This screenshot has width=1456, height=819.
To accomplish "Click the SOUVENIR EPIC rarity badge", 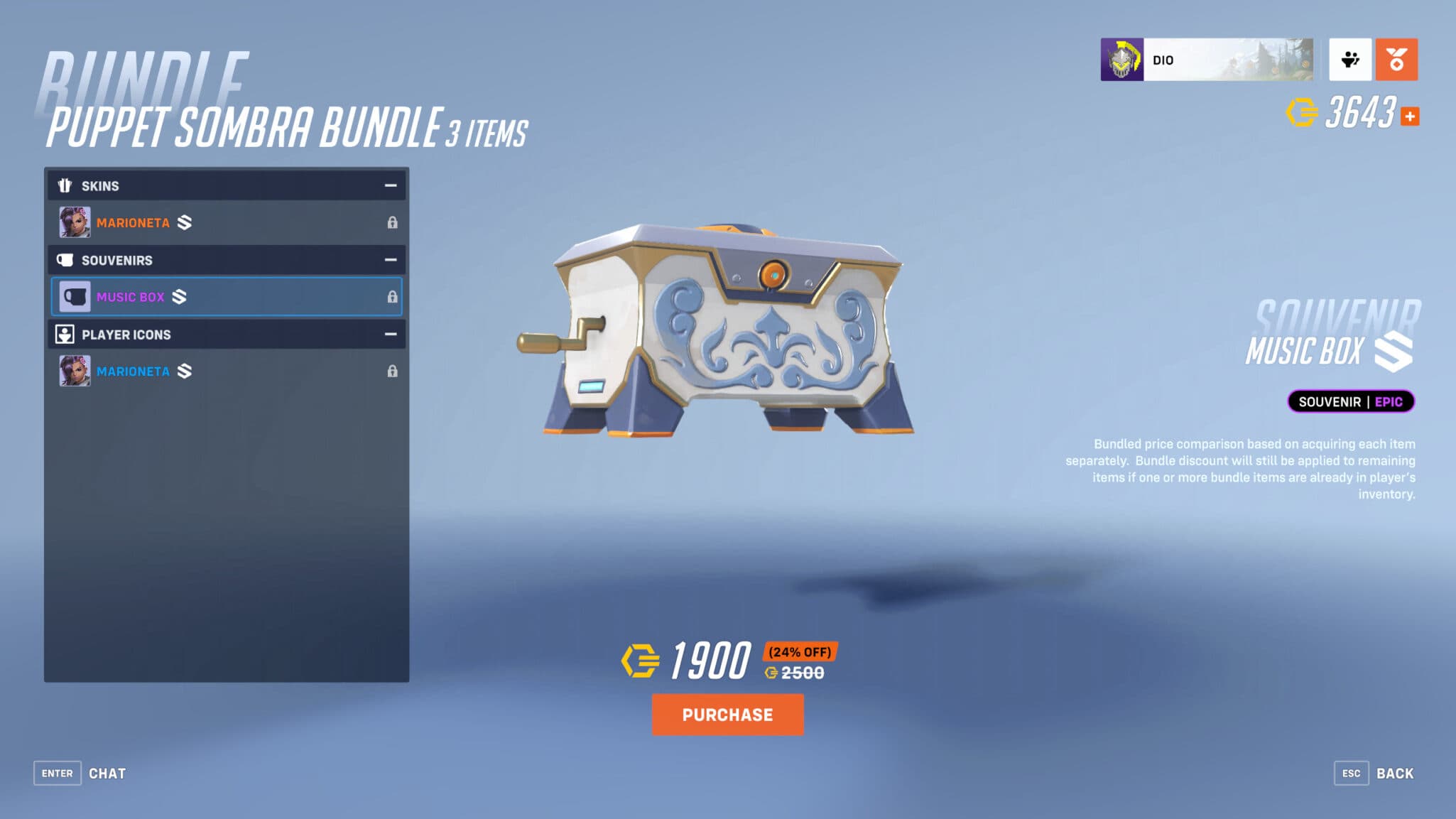I will [1352, 401].
